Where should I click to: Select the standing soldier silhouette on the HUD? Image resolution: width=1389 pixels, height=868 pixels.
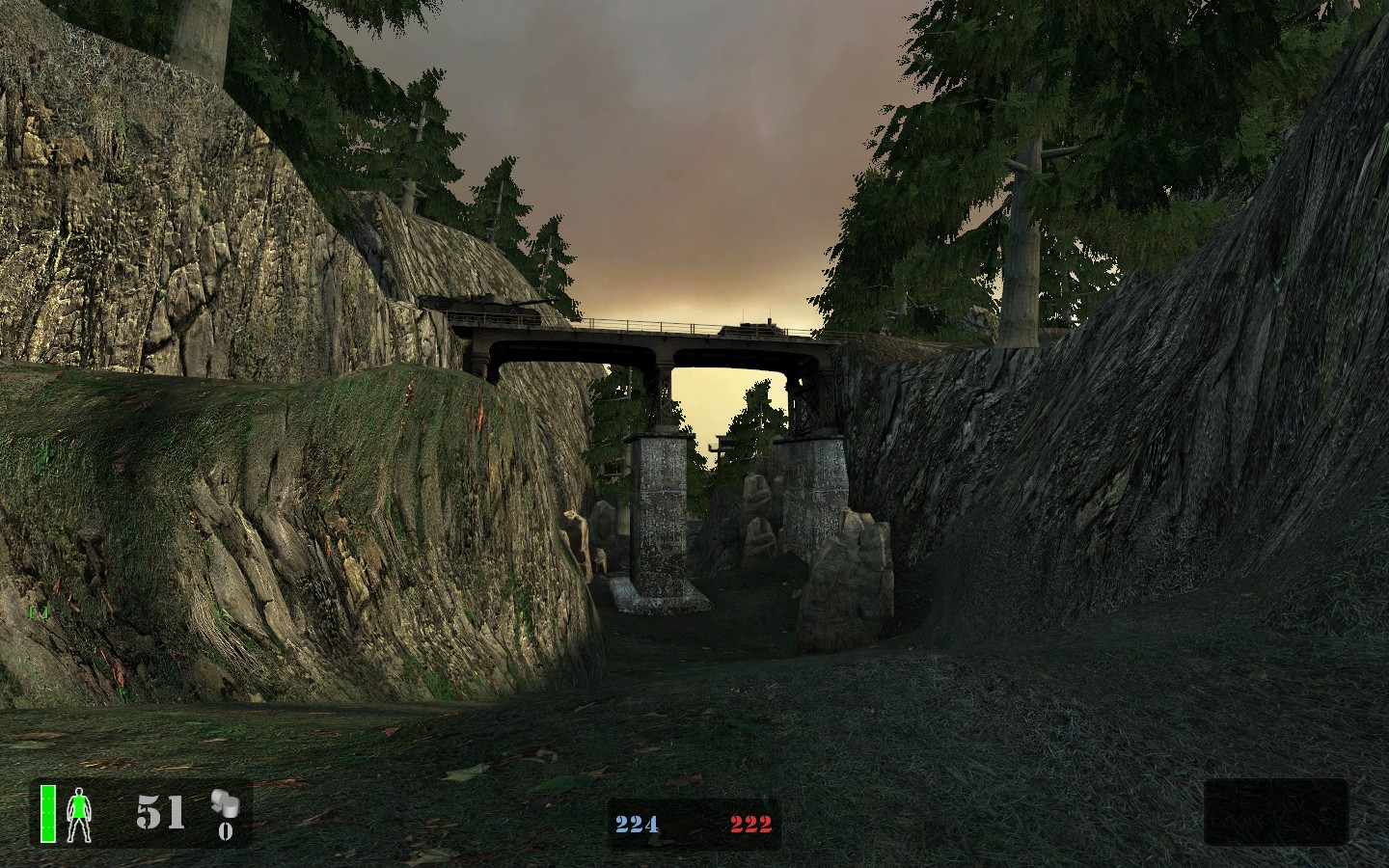(80, 815)
